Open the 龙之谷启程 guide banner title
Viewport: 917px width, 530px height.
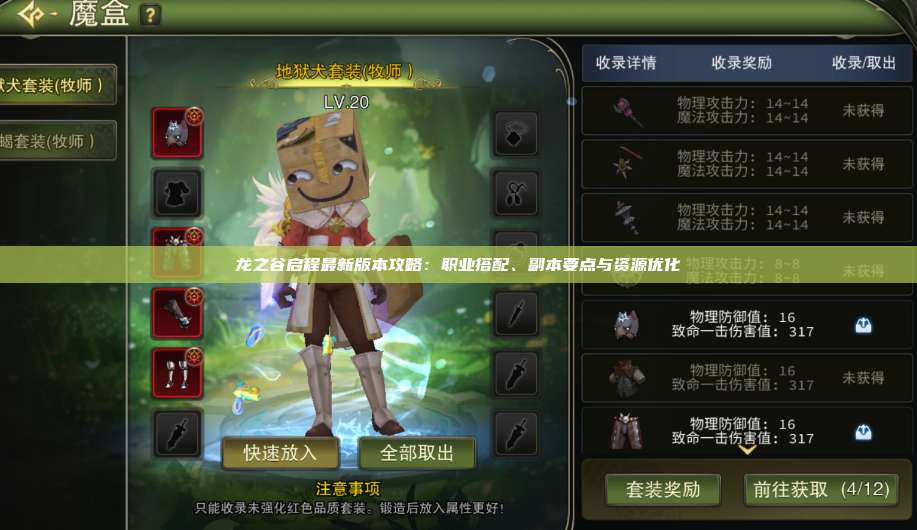click(458, 265)
